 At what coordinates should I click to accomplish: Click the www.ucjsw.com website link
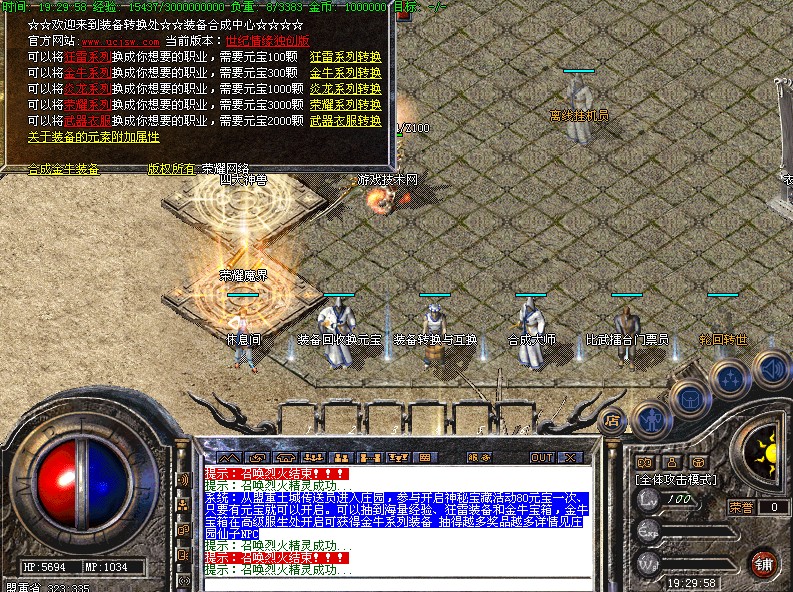pos(120,42)
